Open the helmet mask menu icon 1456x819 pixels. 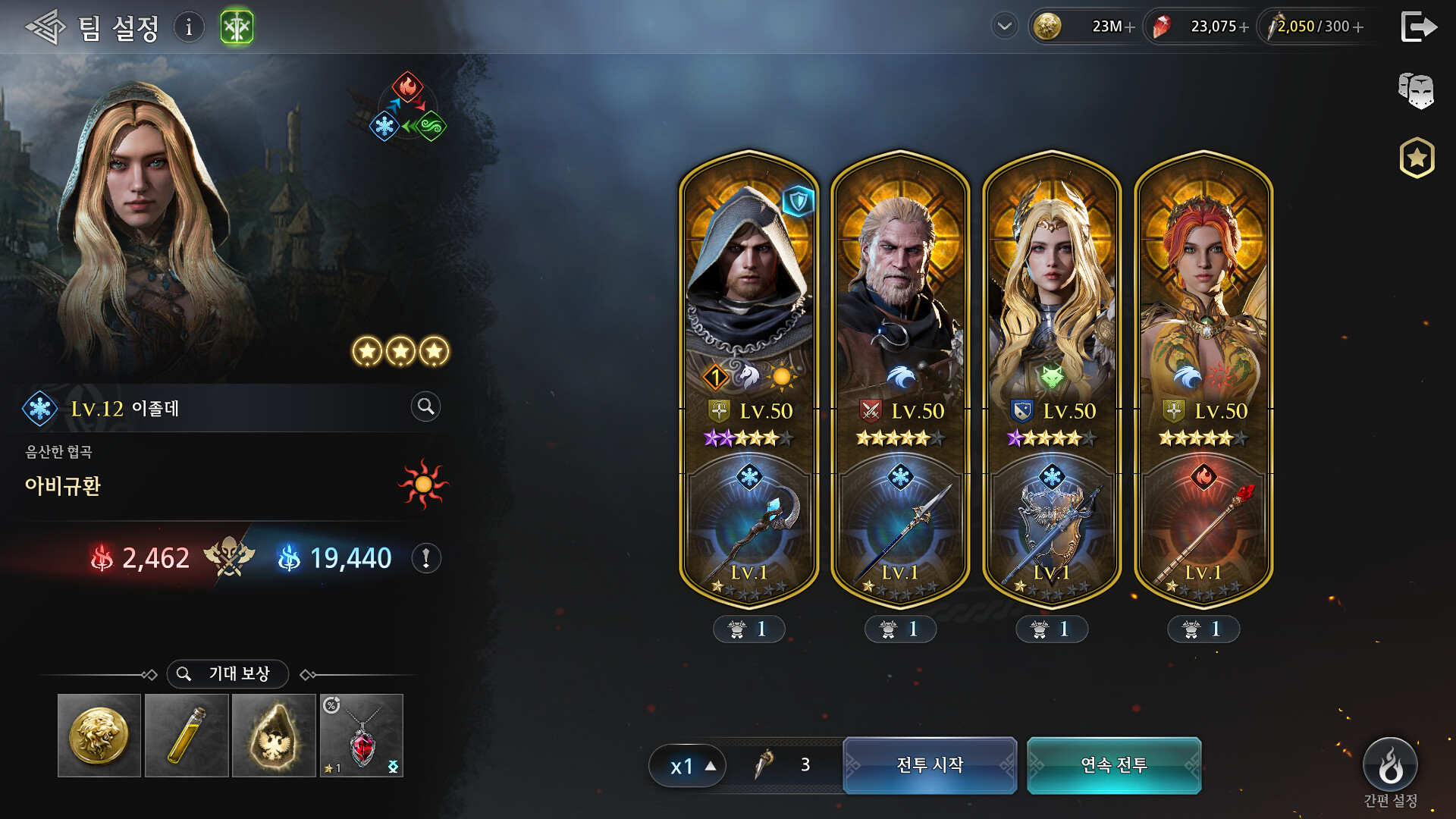click(1416, 91)
